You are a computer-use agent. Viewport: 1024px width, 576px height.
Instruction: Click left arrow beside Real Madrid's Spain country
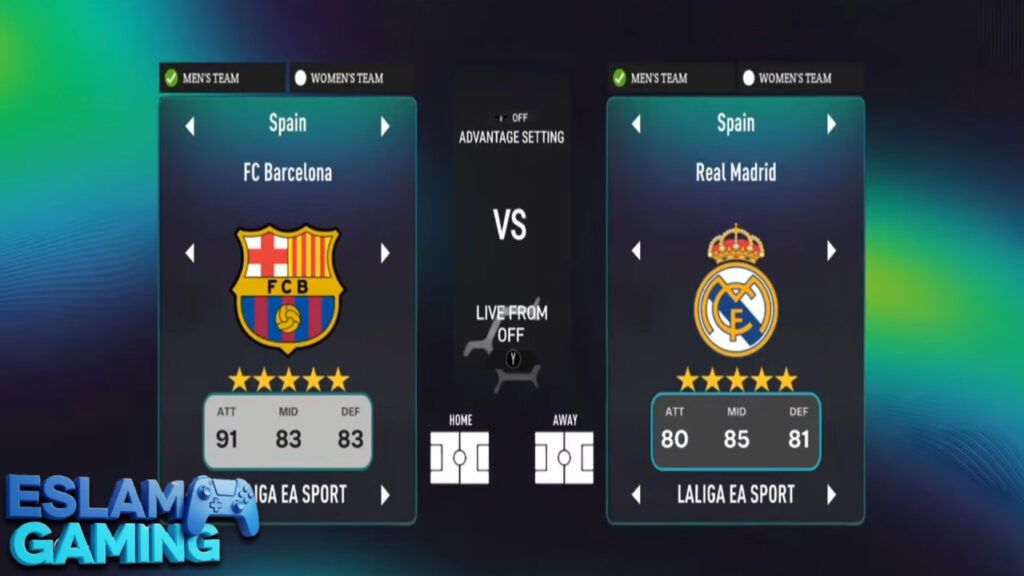tap(635, 124)
